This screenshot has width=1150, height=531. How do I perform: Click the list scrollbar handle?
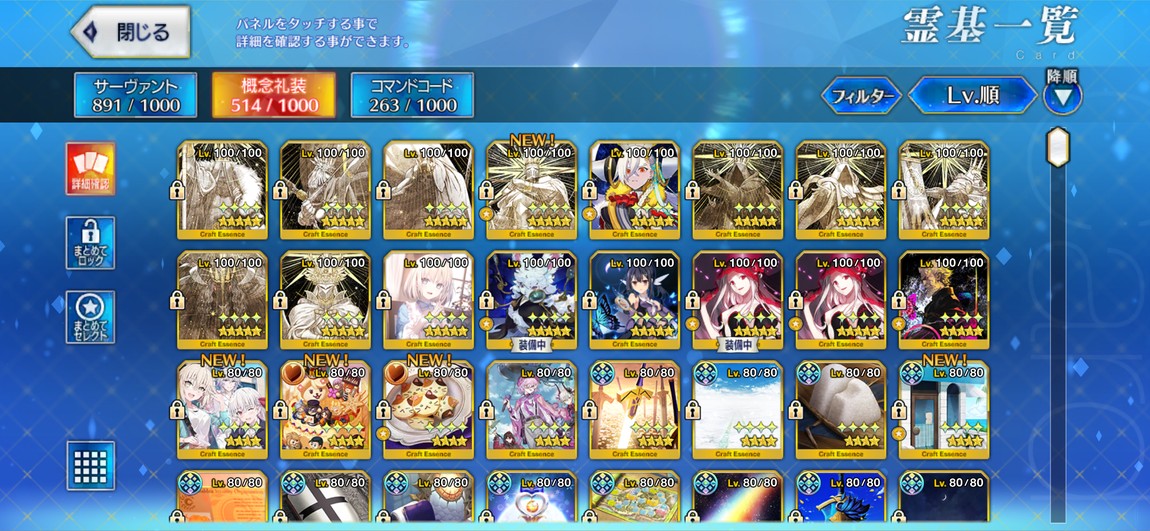point(1058,146)
